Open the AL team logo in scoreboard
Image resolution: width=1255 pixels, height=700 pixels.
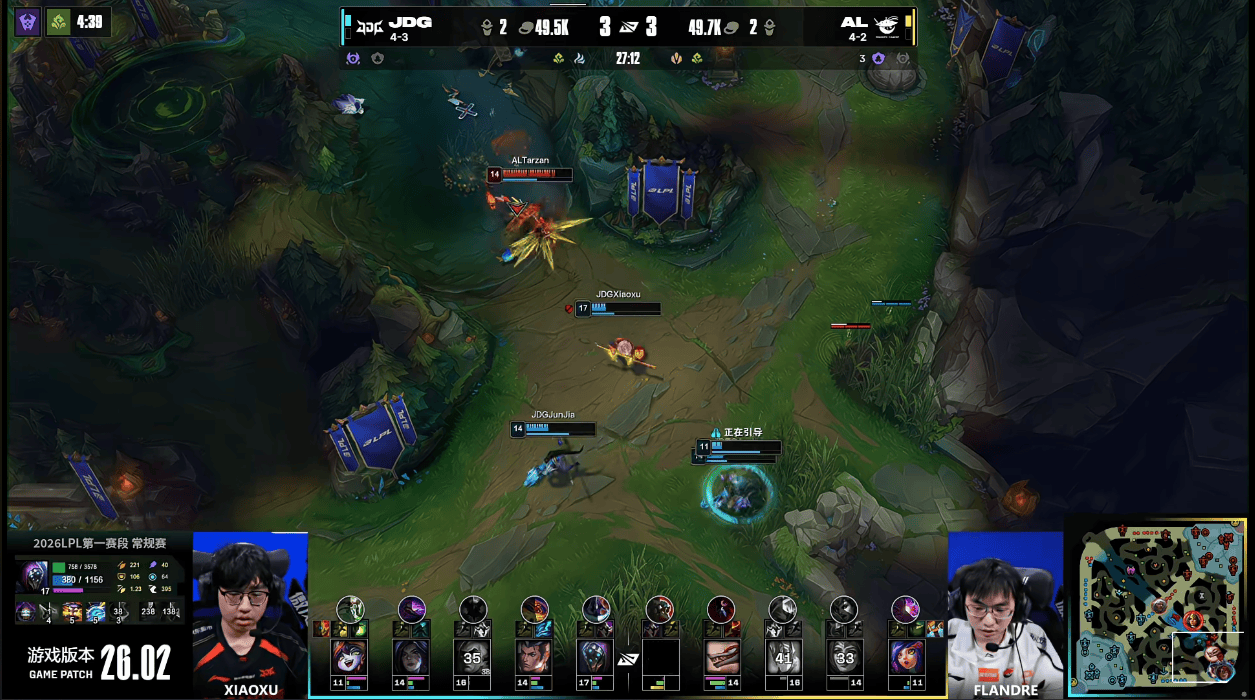pyautogui.click(x=887, y=23)
